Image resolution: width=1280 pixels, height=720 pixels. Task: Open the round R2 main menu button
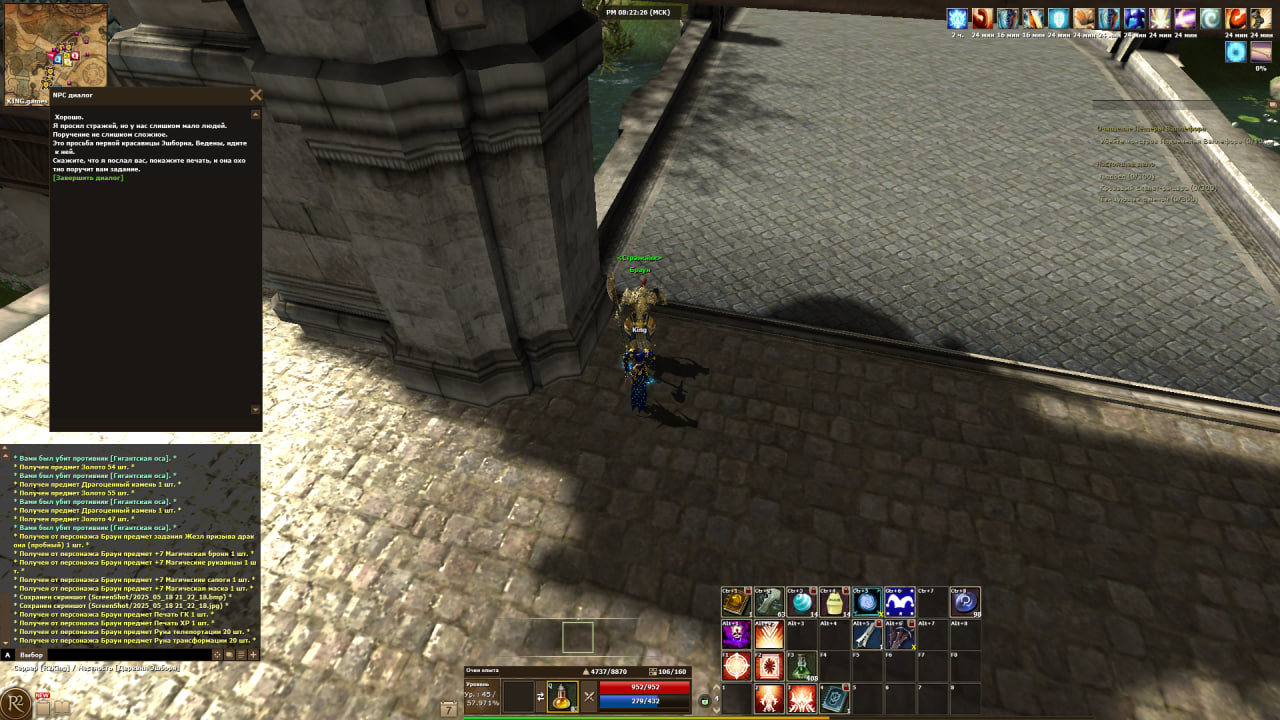pyautogui.click(x=16, y=702)
